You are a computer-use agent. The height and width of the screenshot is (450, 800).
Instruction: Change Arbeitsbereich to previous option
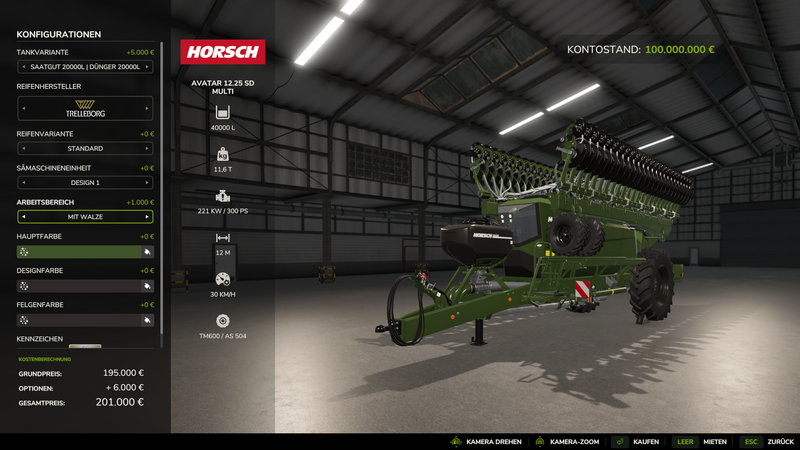[23, 217]
